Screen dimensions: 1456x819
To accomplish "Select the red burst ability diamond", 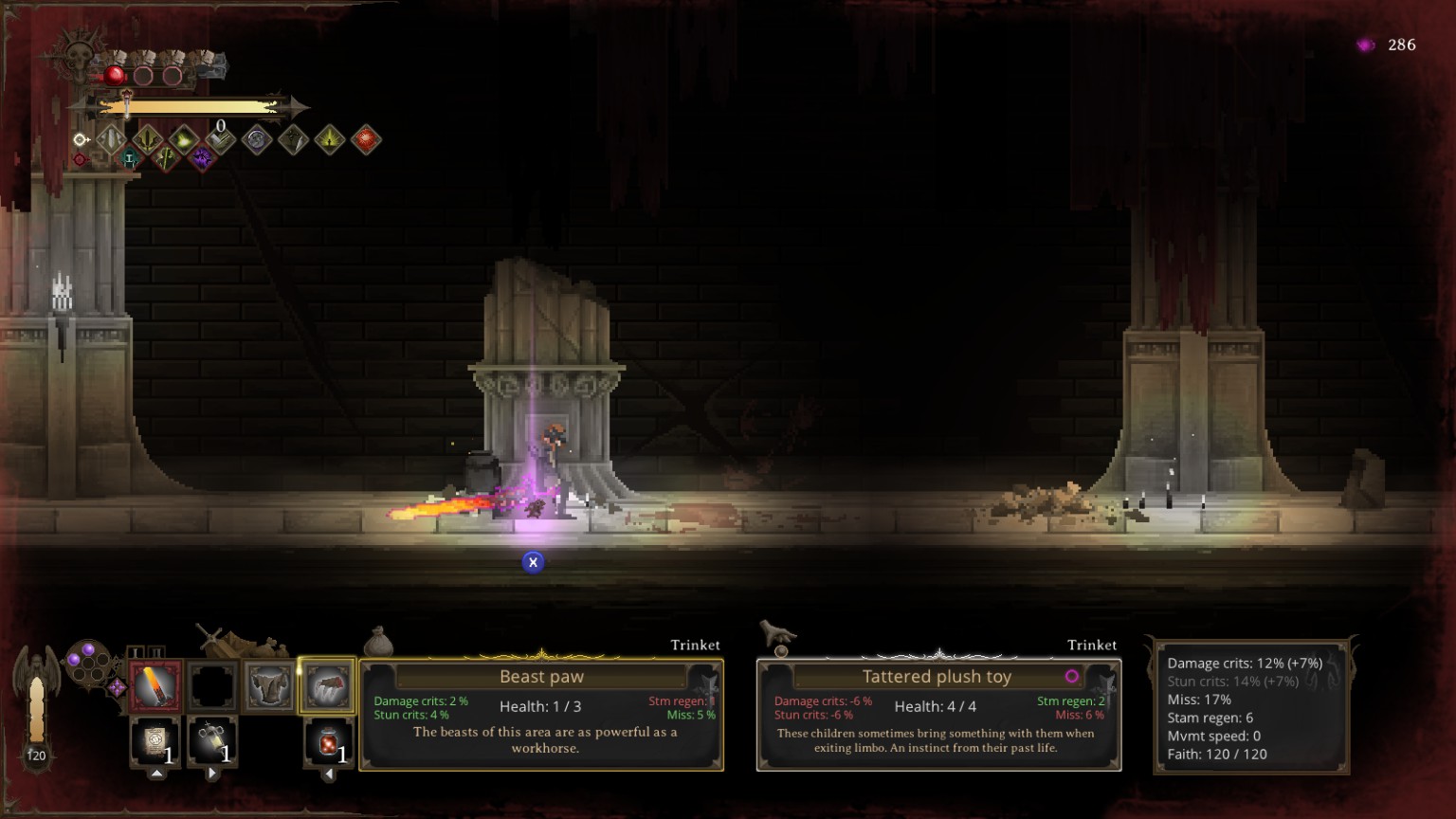I will pyautogui.click(x=366, y=140).
